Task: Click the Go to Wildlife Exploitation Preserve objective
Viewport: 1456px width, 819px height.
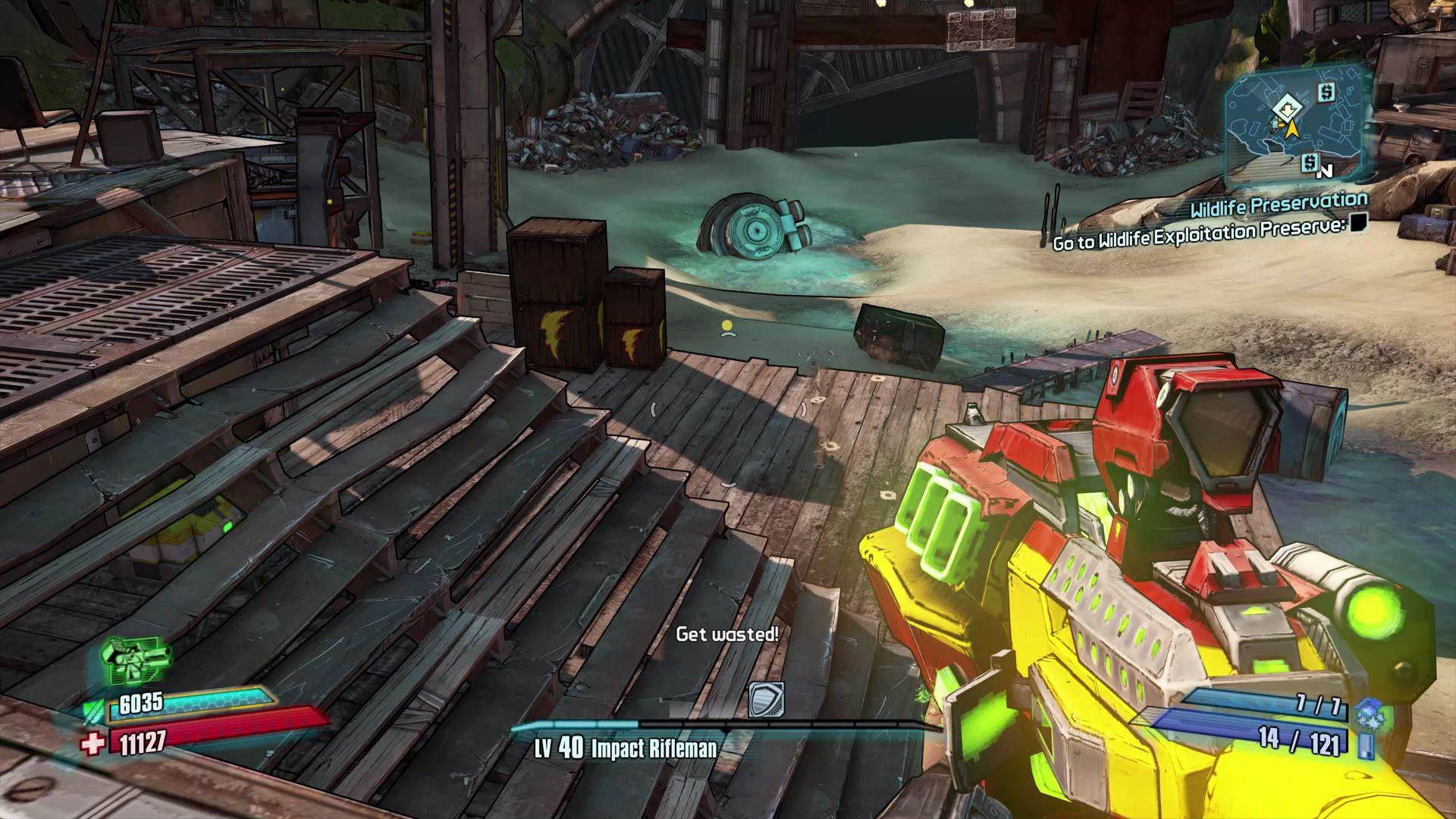Action: [x=1199, y=234]
